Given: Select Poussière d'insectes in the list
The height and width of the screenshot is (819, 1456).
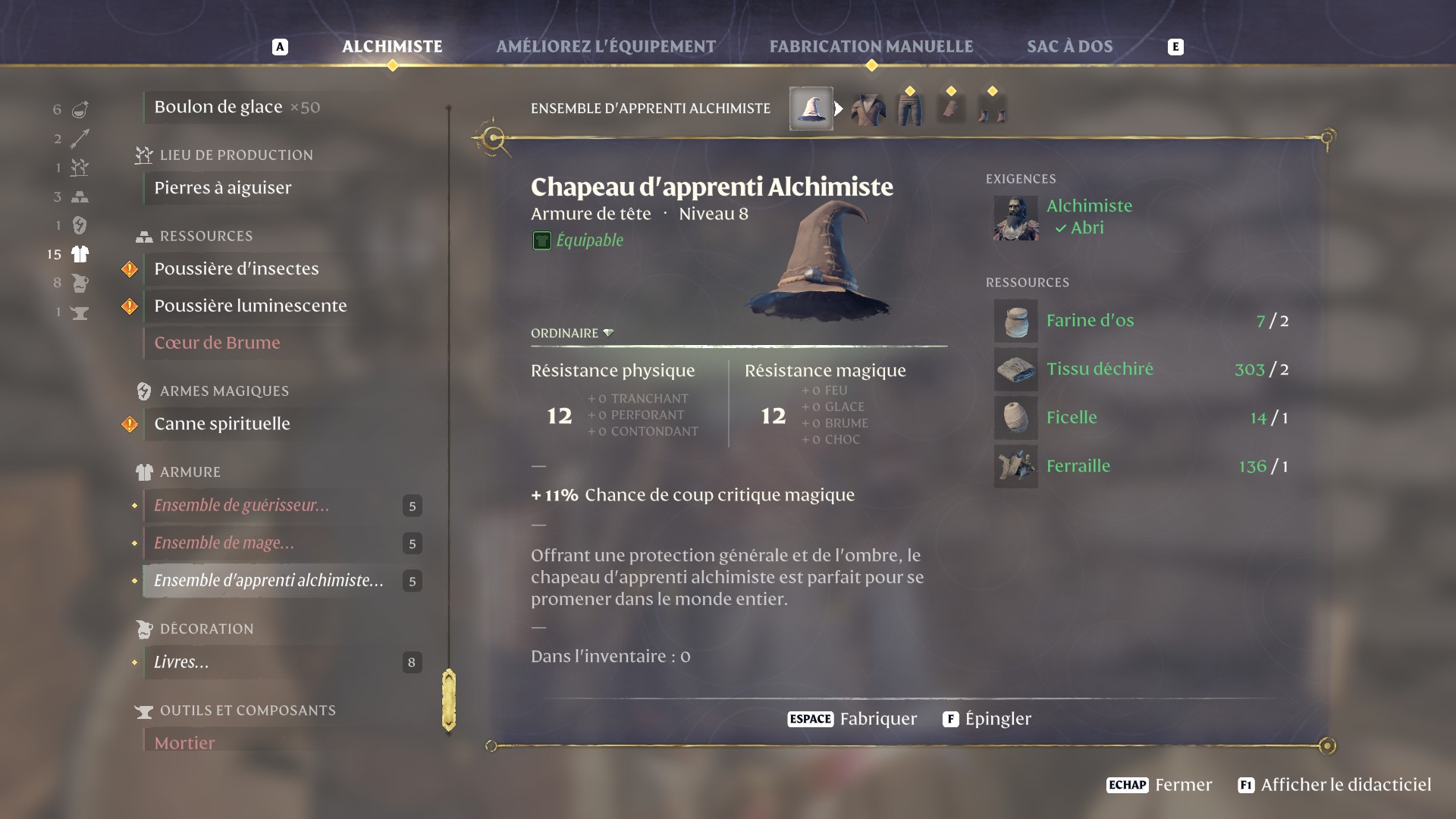Looking at the screenshot, I should 237,268.
